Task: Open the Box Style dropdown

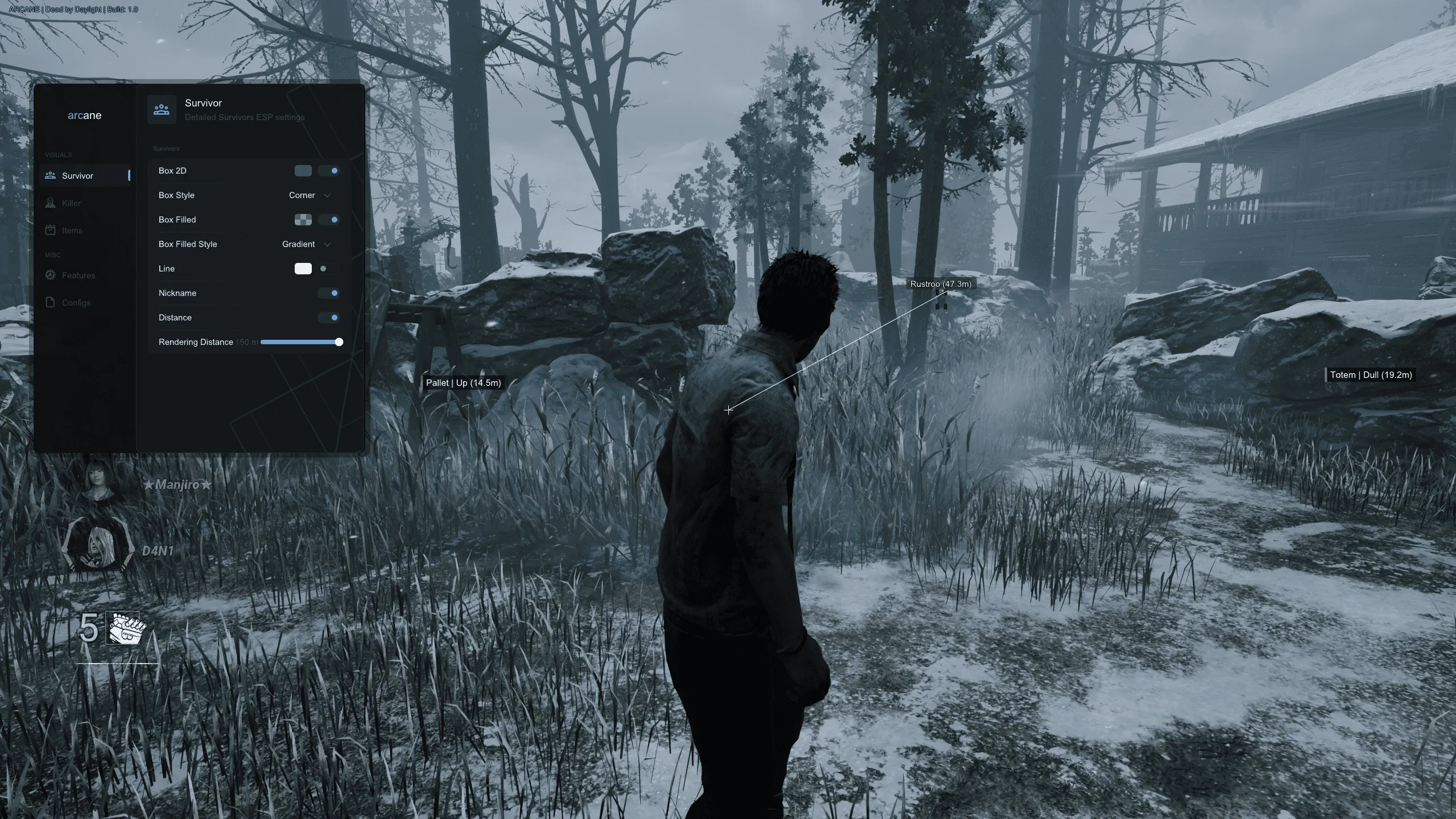Action: tap(309, 195)
